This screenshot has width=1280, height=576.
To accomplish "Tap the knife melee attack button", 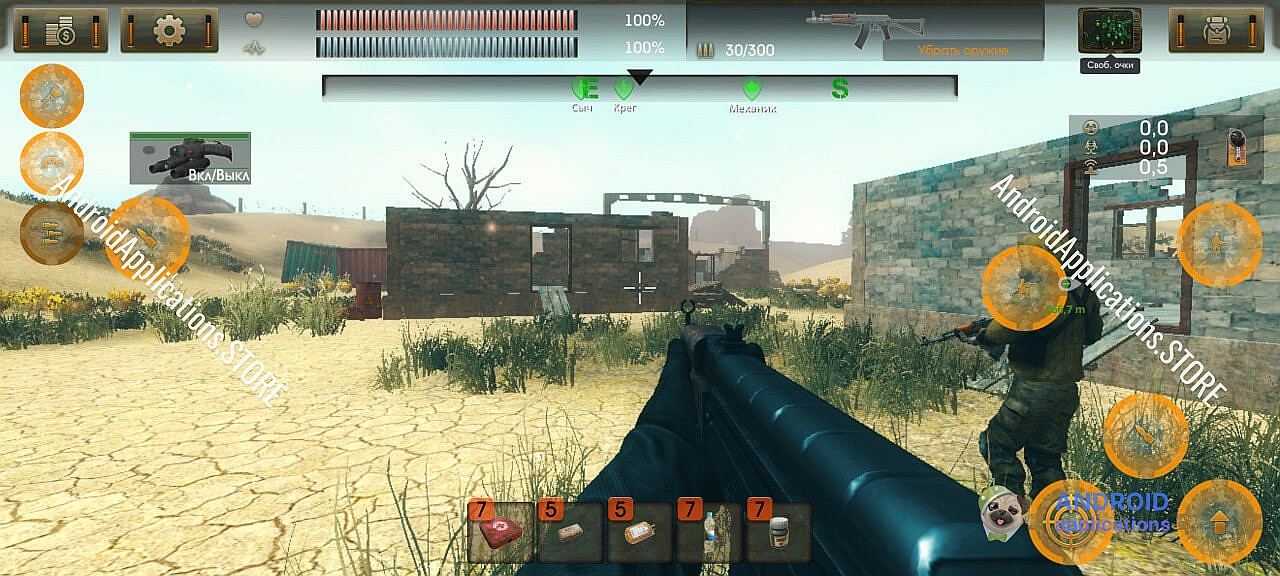I will (x=1145, y=435).
